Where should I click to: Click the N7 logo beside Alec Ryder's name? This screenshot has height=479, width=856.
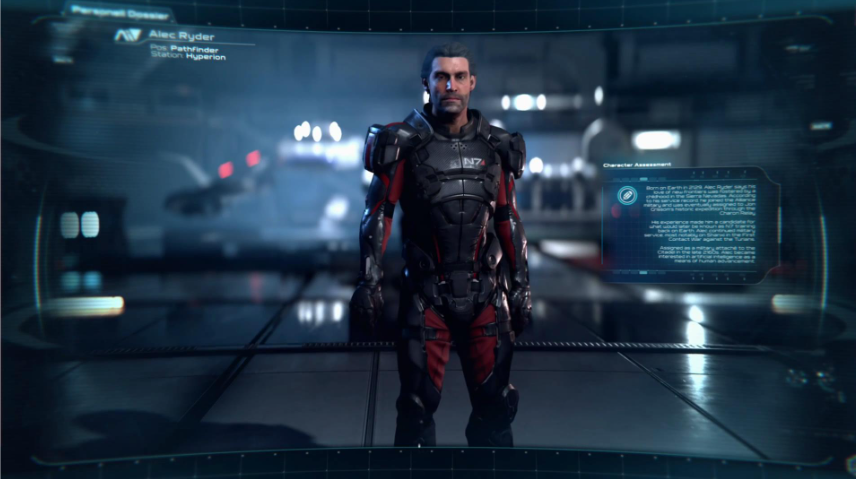[126, 37]
